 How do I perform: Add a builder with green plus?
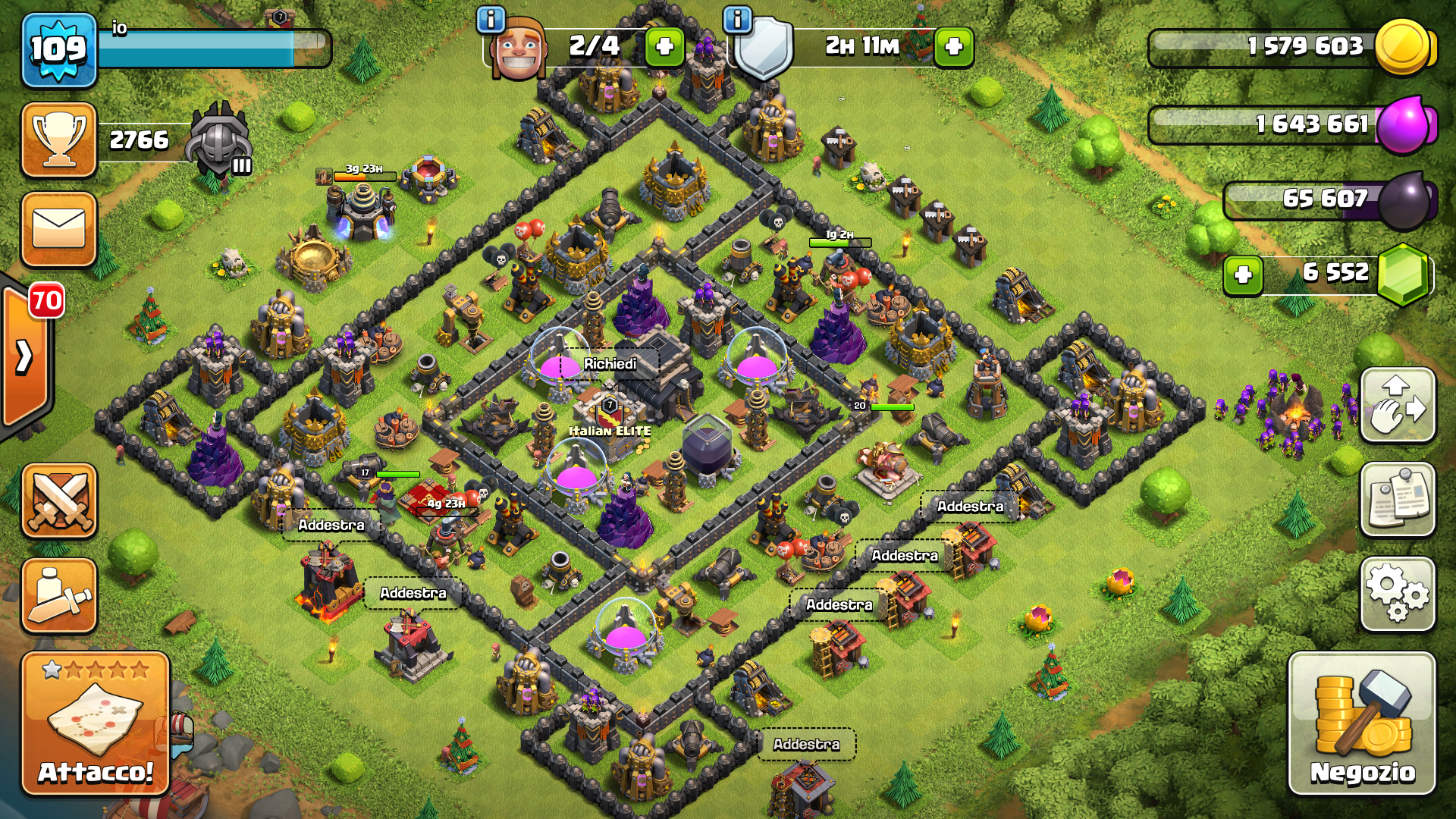pyautogui.click(x=664, y=47)
